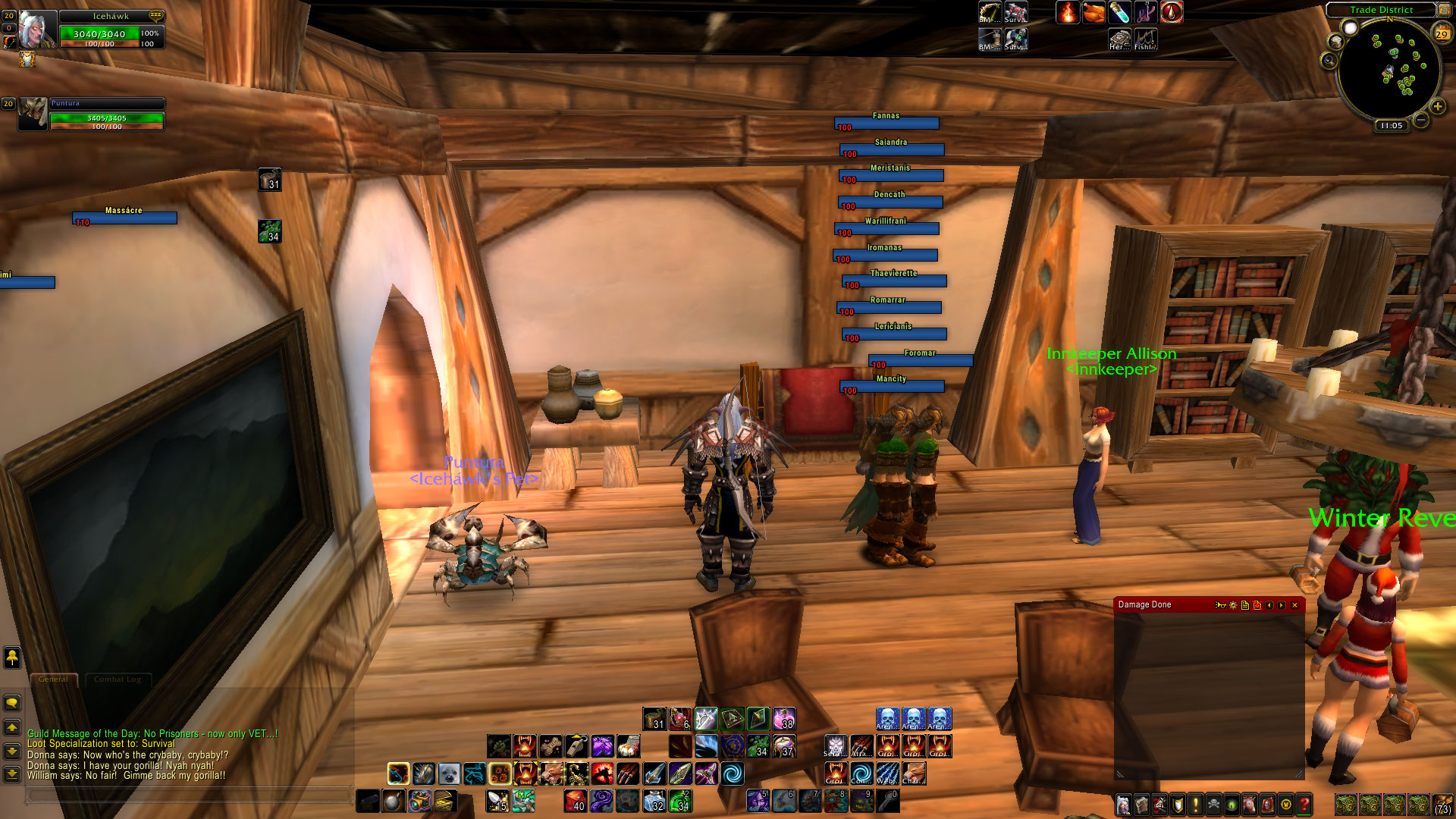Zoom out the minimap
The width and height of the screenshot is (1456, 819).
tap(1421, 120)
